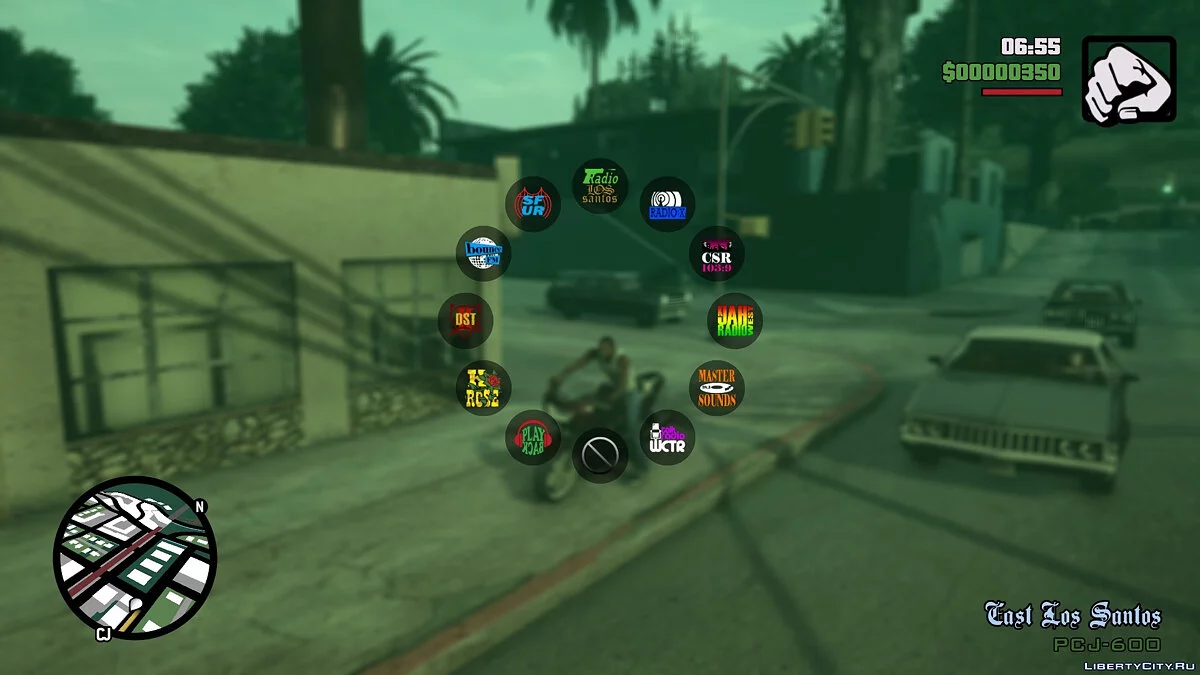Pick the K-Jah Radio station
The width and height of the screenshot is (1200, 675).
click(735, 320)
